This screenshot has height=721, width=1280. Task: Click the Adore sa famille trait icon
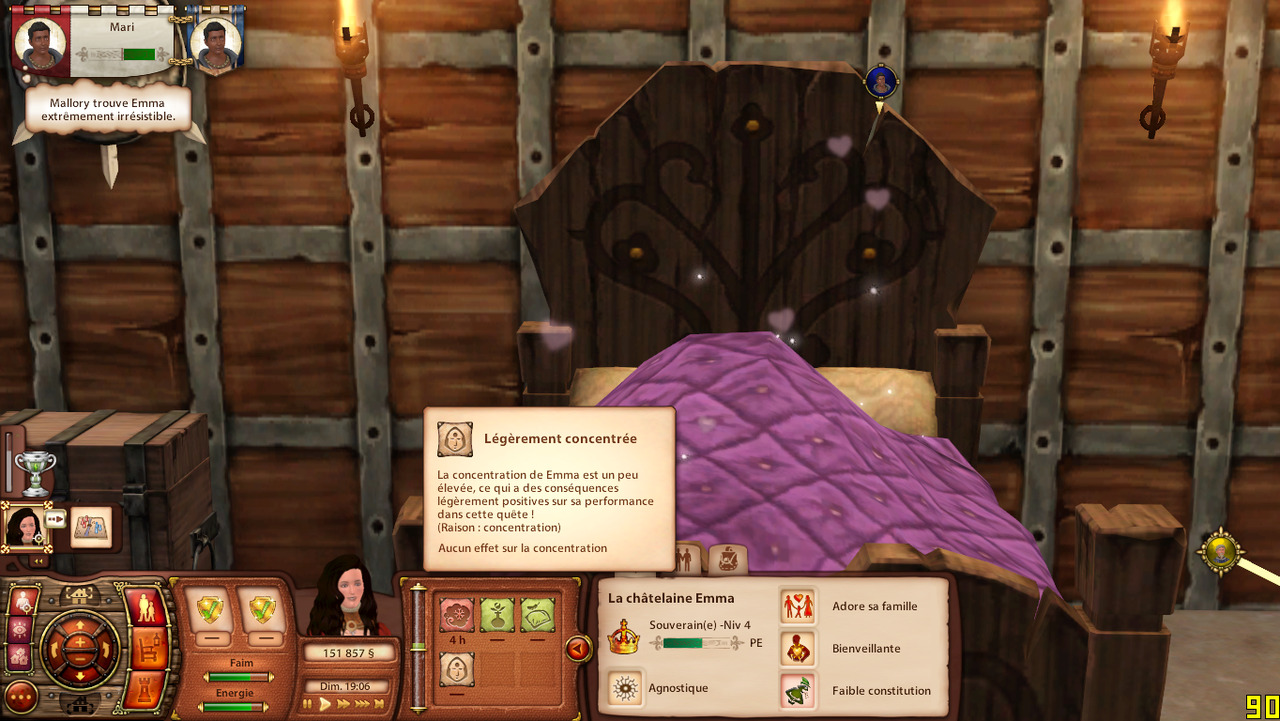[798, 606]
